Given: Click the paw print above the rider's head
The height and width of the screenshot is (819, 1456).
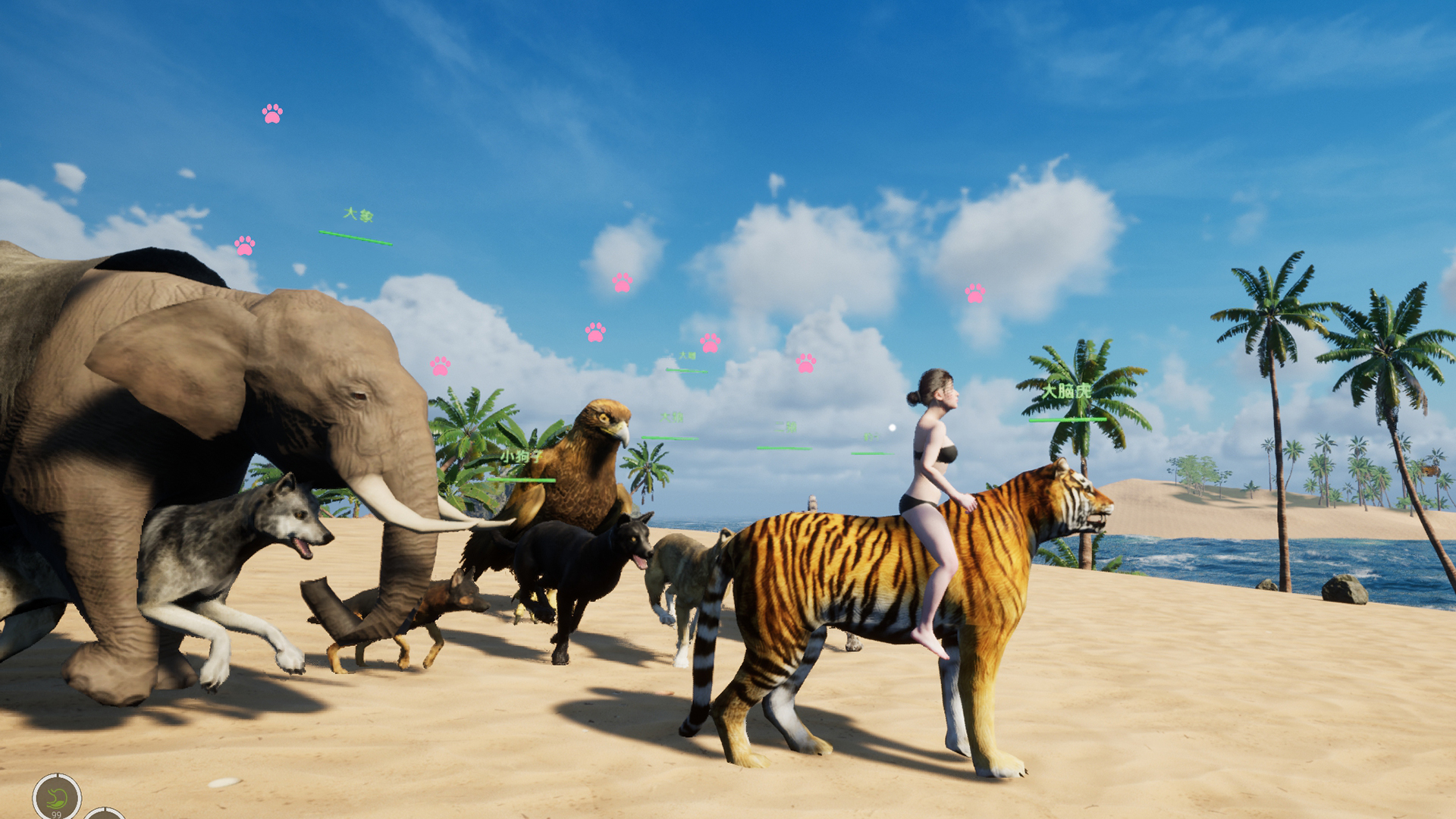Looking at the screenshot, I should (x=974, y=292).
